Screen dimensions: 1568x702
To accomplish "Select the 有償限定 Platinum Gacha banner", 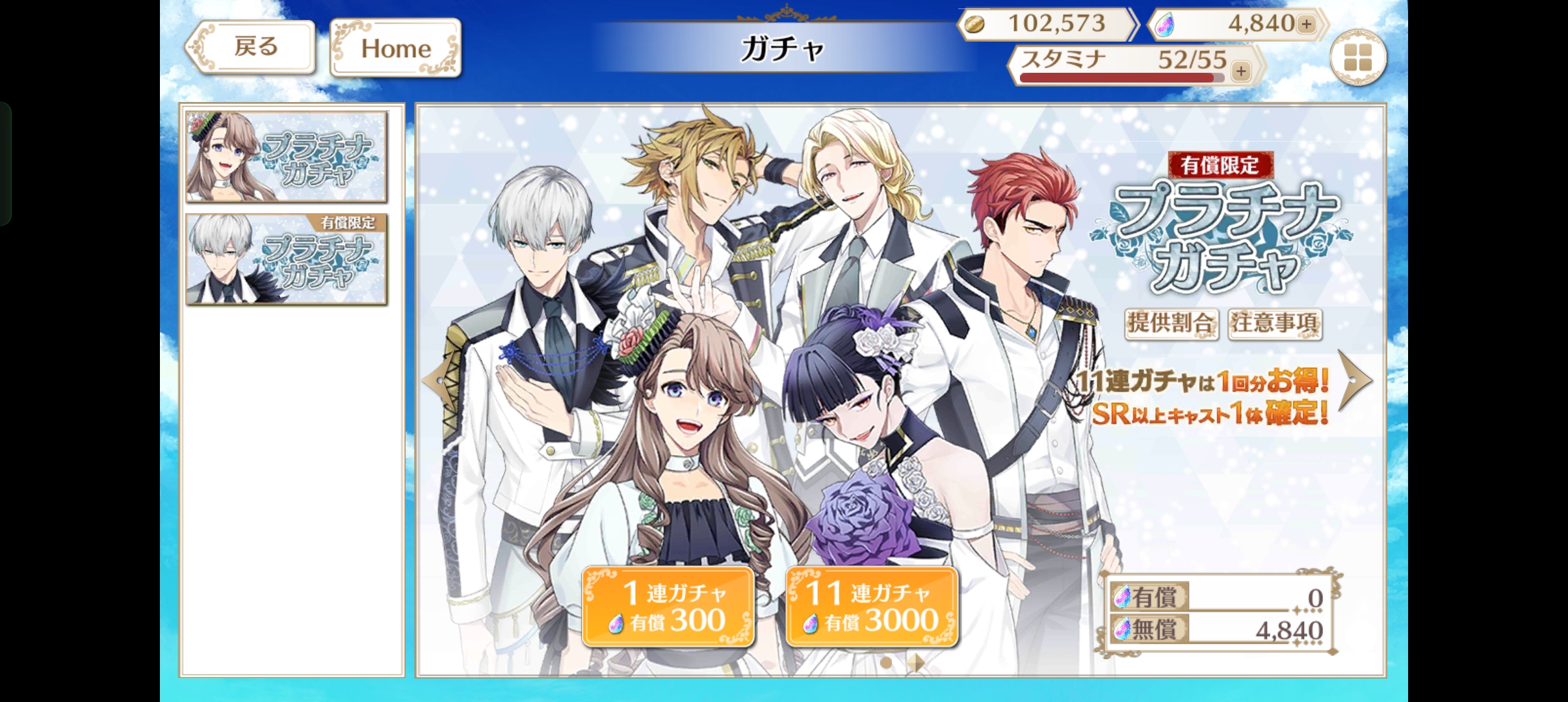I will [x=286, y=259].
